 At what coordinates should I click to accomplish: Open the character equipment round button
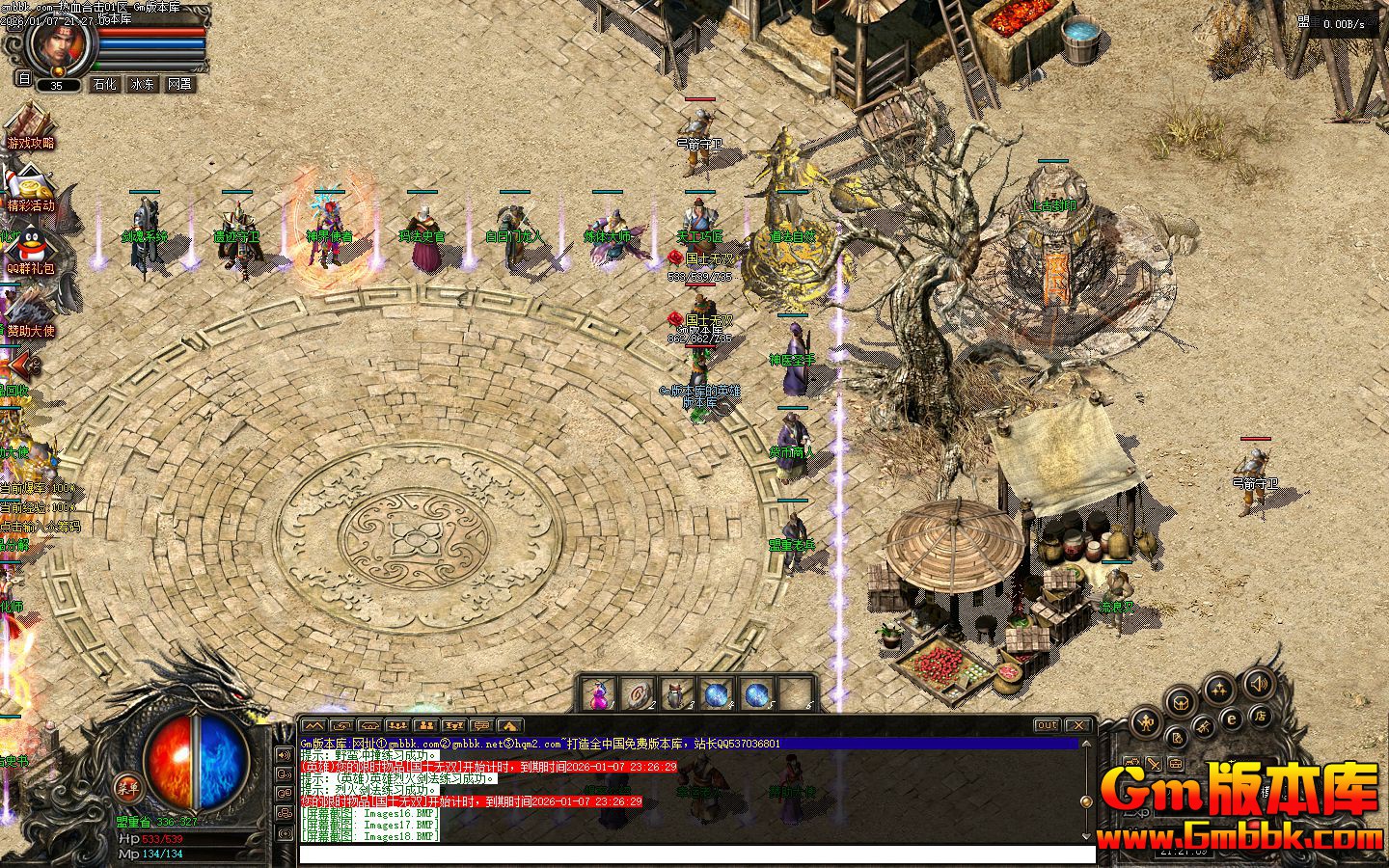tap(1146, 720)
